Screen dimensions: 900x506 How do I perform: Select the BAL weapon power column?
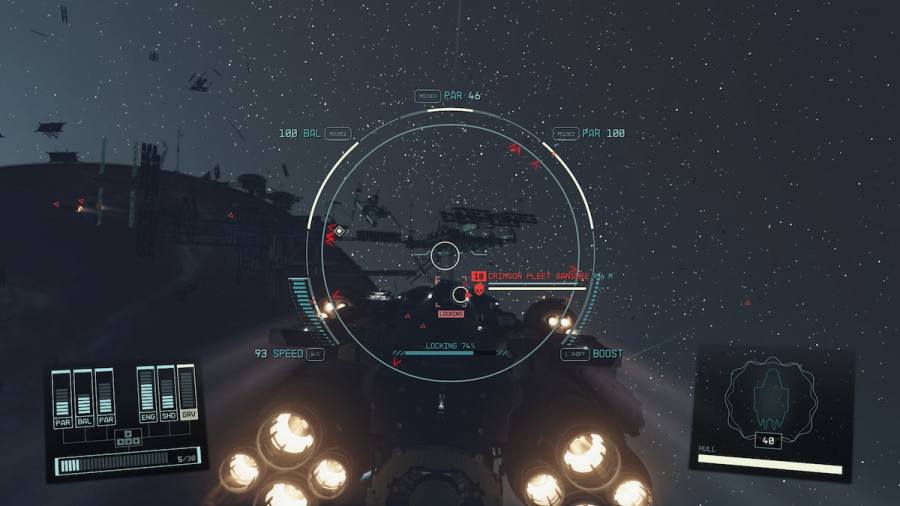point(83,399)
